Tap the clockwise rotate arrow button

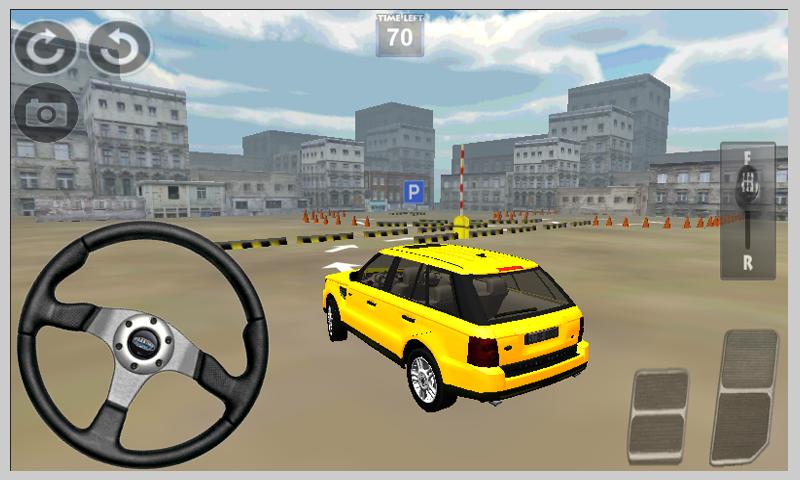tap(44, 47)
